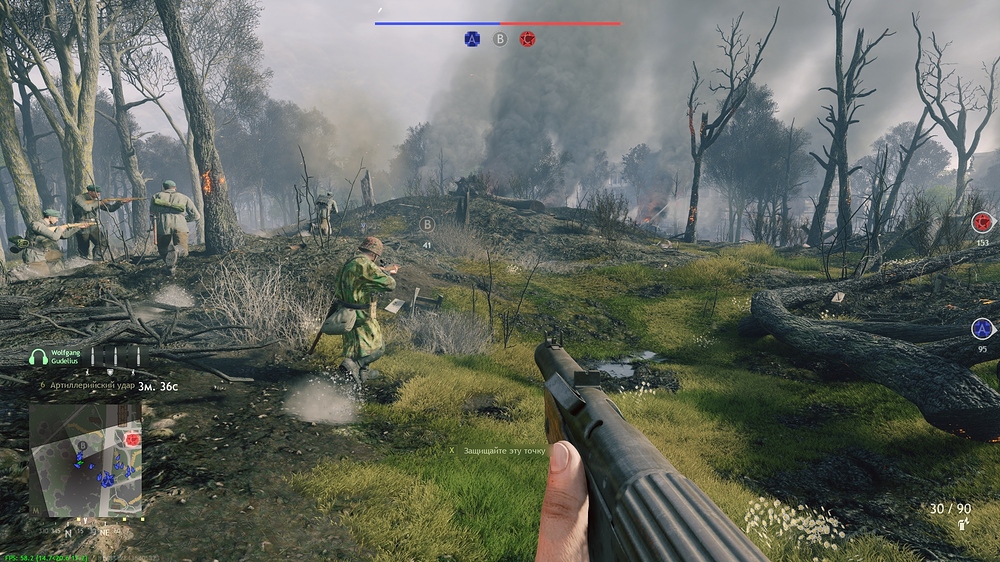The width and height of the screenshot is (1000, 562).
Task: Select the neutral point B icon under score bar
Action: tap(500, 39)
